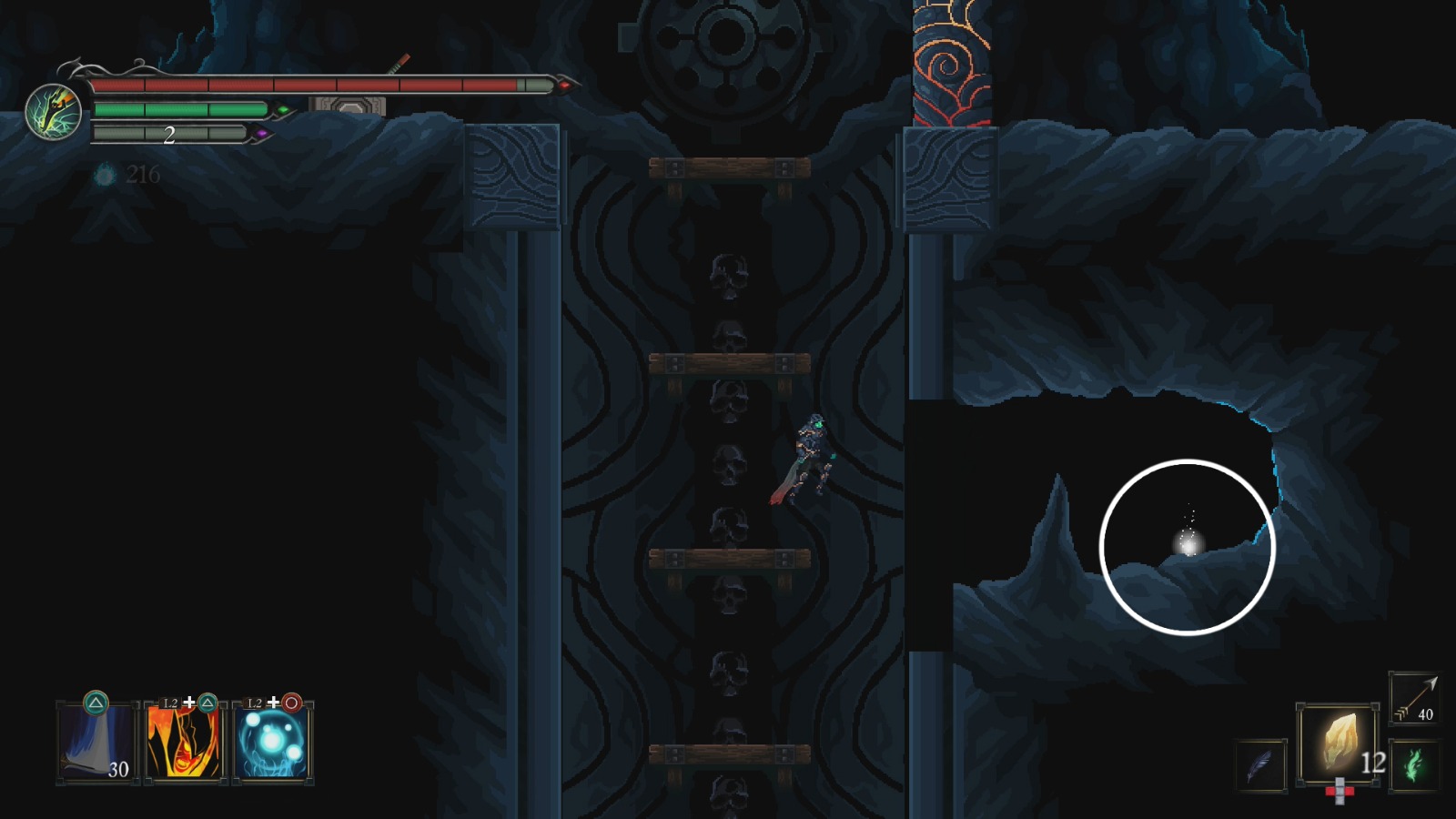Click the arrow quiver icon showing 40
This screenshot has width=1456, height=819.
1411,697
